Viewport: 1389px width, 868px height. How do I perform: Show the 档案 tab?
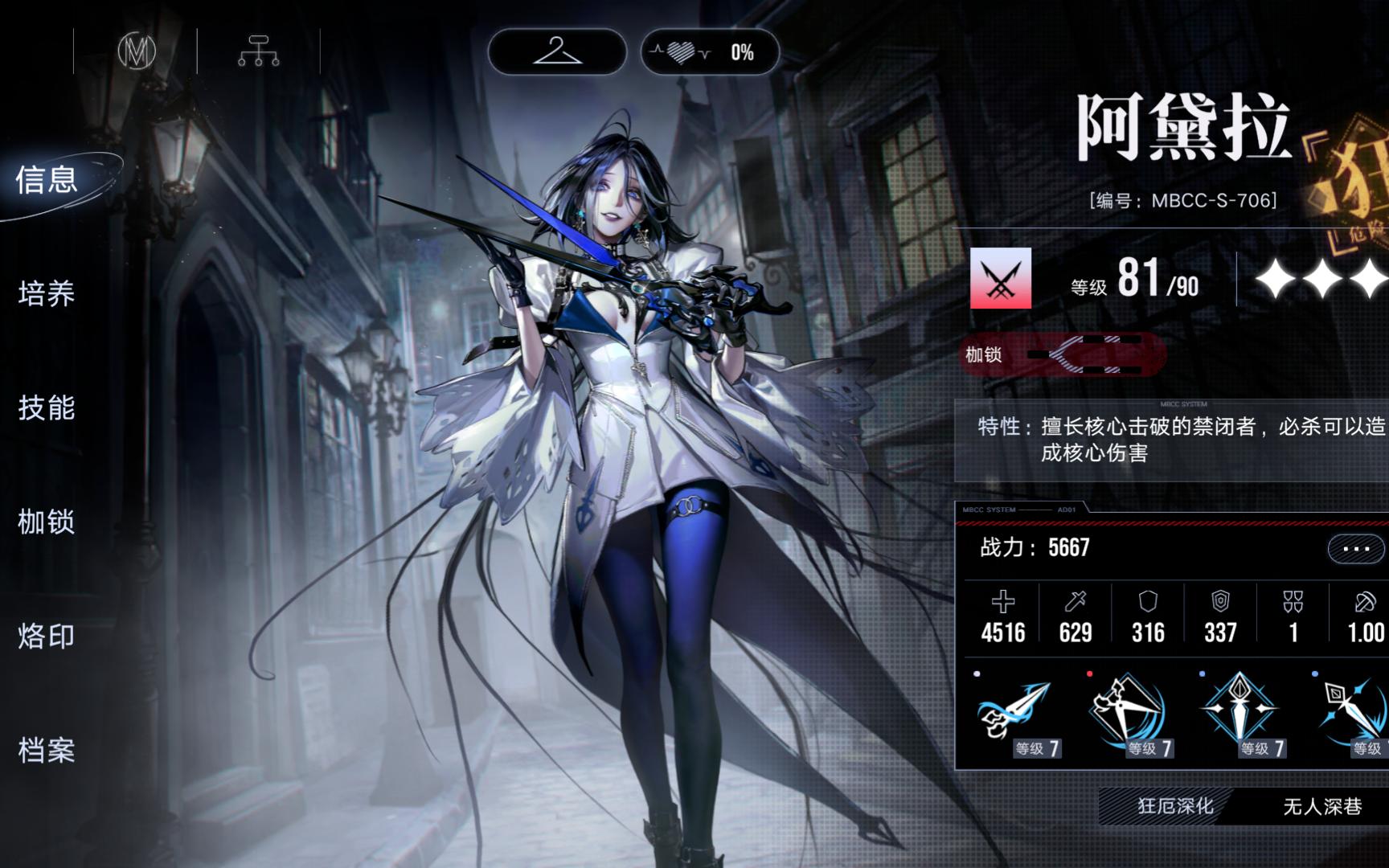click(x=47, y=751)
